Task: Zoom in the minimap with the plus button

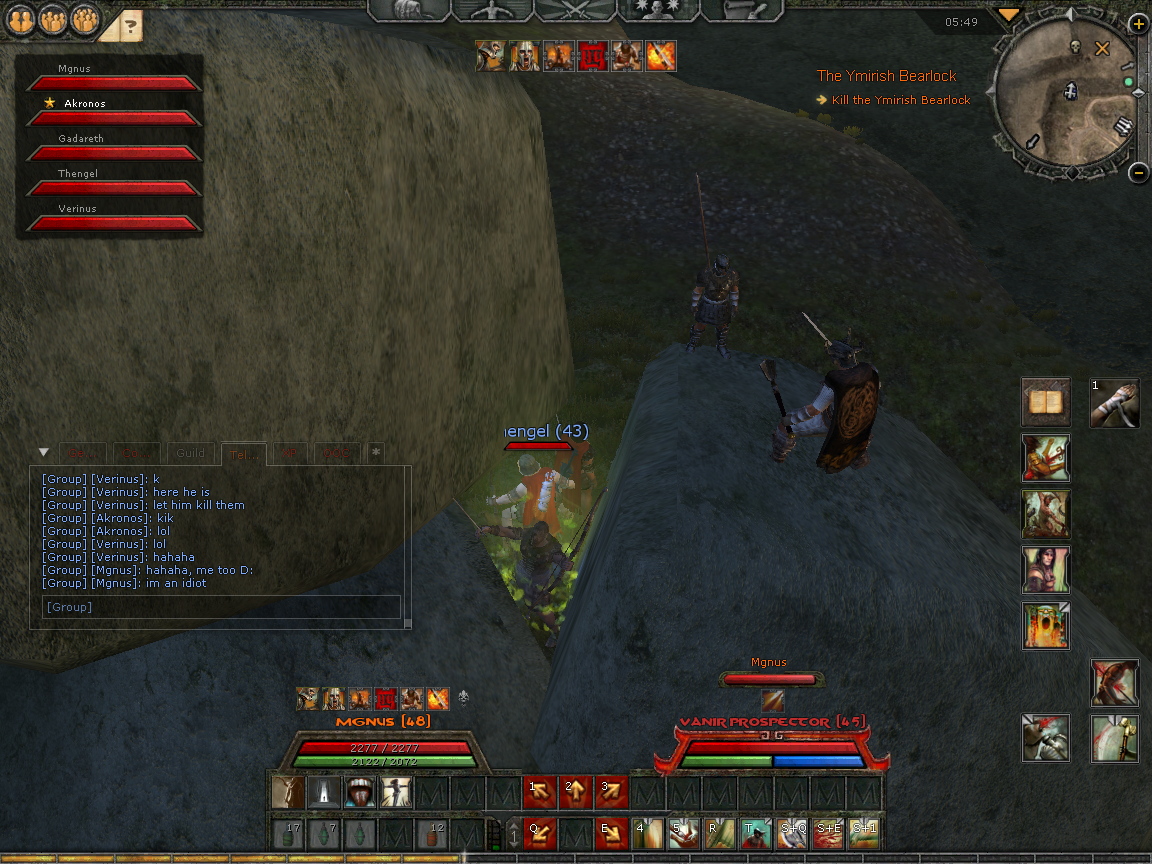Action: [x=1138, y=24]
